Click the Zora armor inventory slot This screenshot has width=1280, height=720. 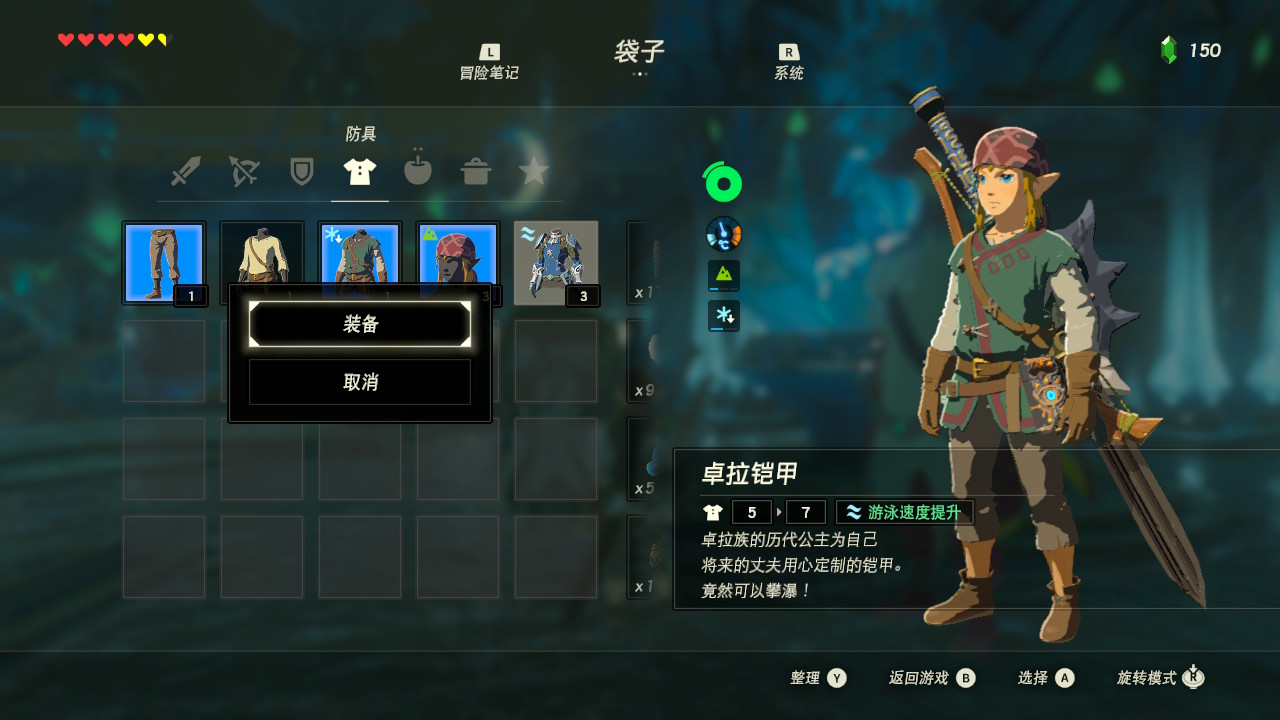point(556,262)
